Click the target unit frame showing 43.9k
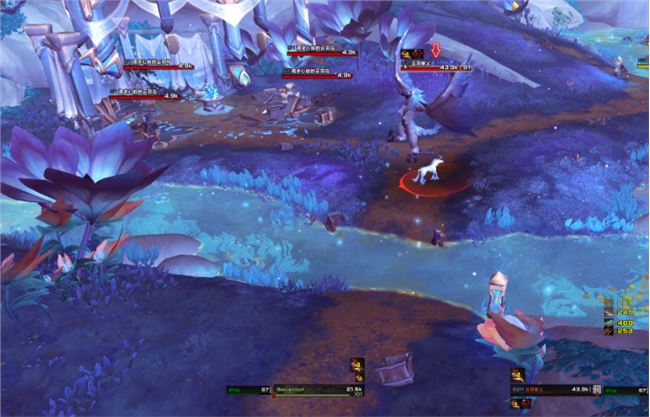 [550, 388]
